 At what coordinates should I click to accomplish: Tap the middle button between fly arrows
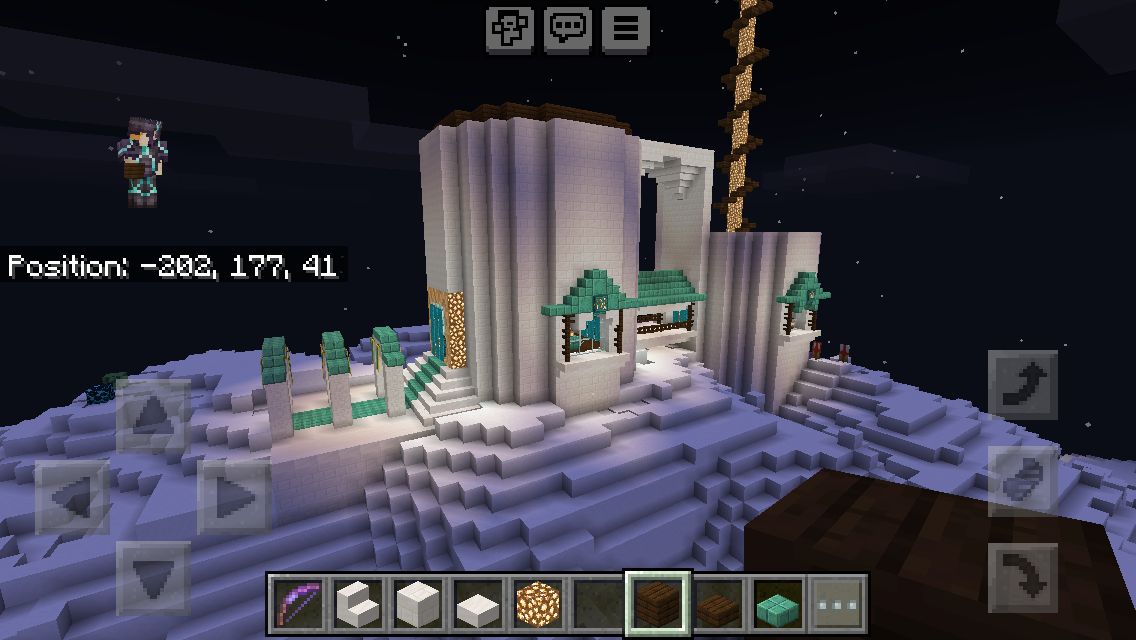coord(1023,482)
